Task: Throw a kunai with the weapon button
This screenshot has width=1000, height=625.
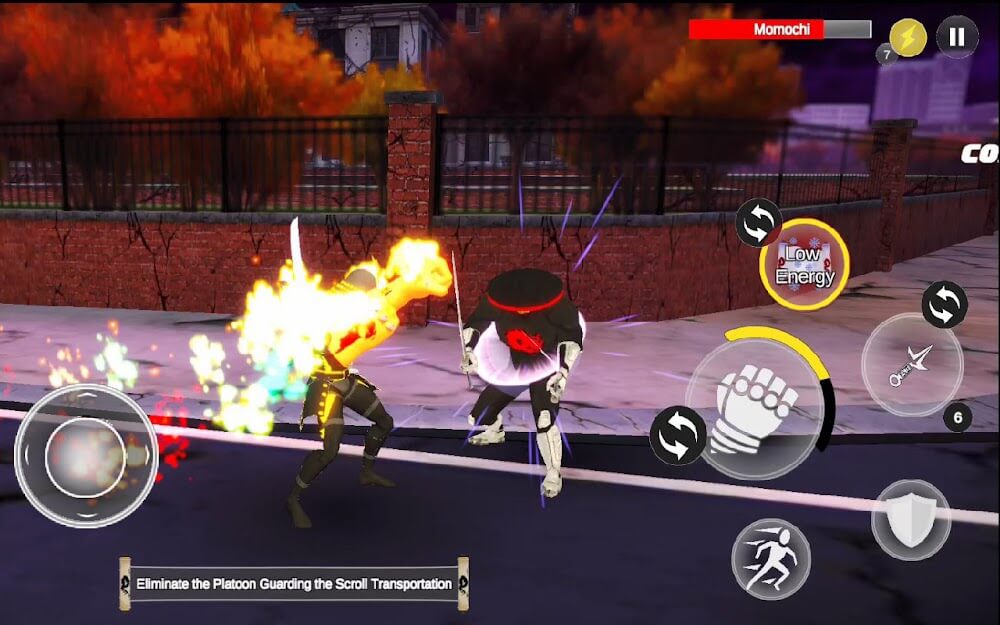Action: 911,364
